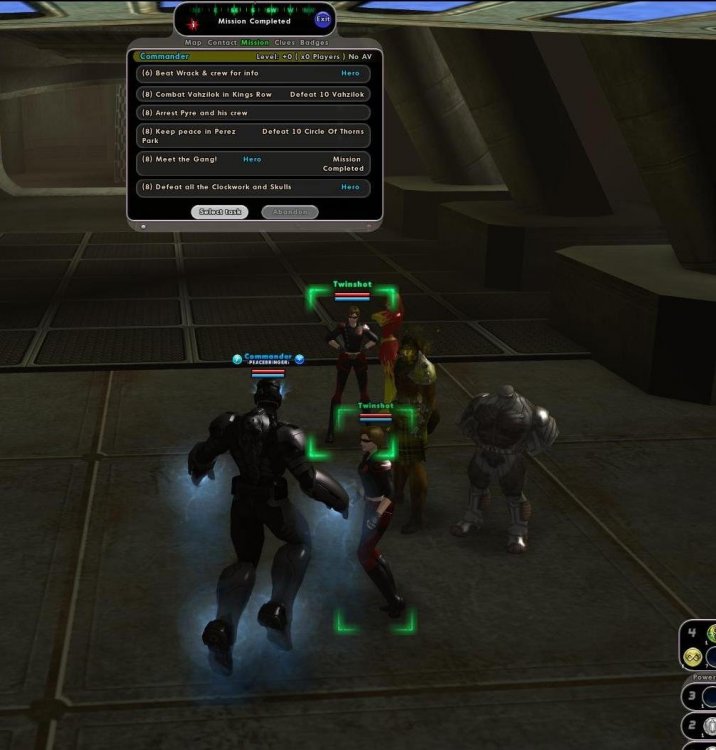Choose the Combat Vahzilok in Kings Row mission

pos(254,94)
